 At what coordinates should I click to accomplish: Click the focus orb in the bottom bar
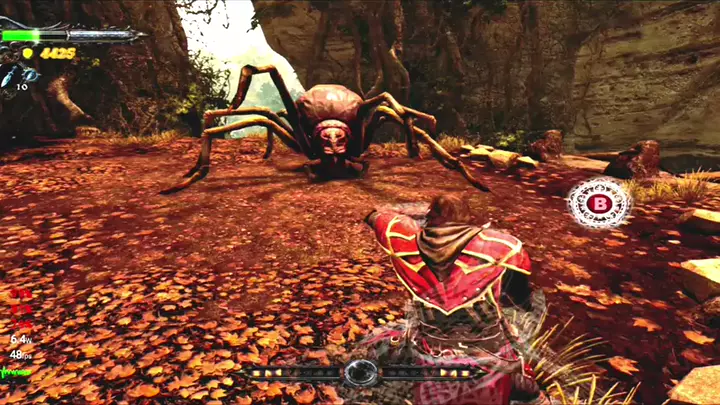360,373
